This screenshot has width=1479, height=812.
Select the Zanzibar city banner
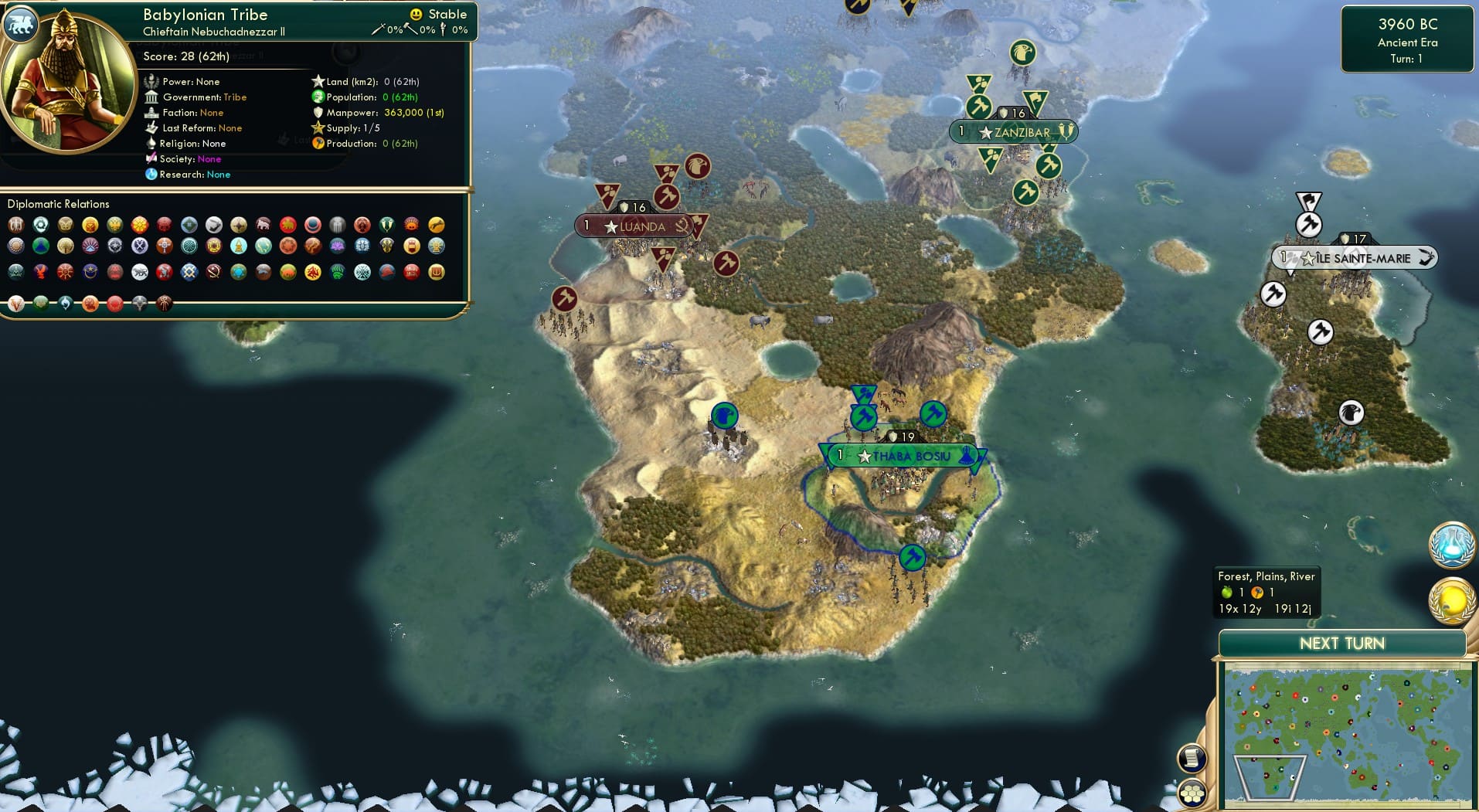click(1013, 132)
